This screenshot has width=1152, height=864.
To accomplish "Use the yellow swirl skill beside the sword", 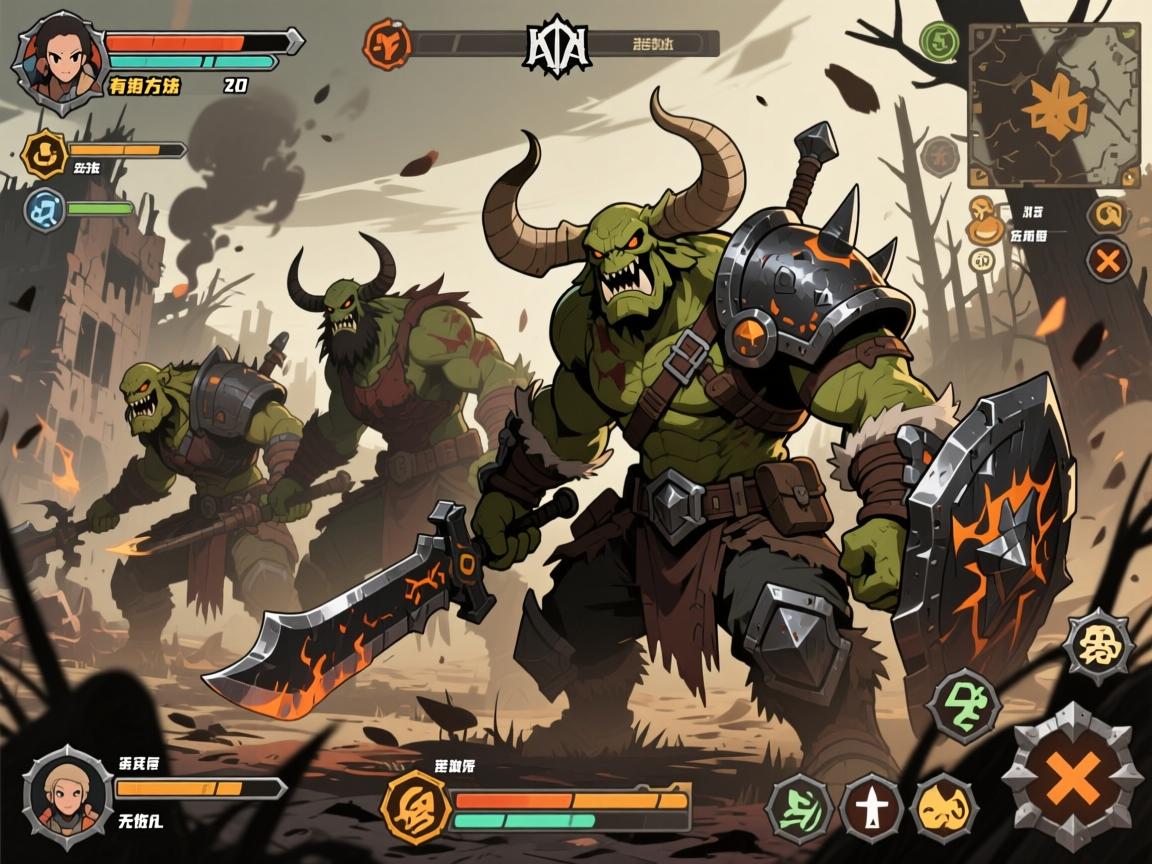I will (x=944, y=806).
